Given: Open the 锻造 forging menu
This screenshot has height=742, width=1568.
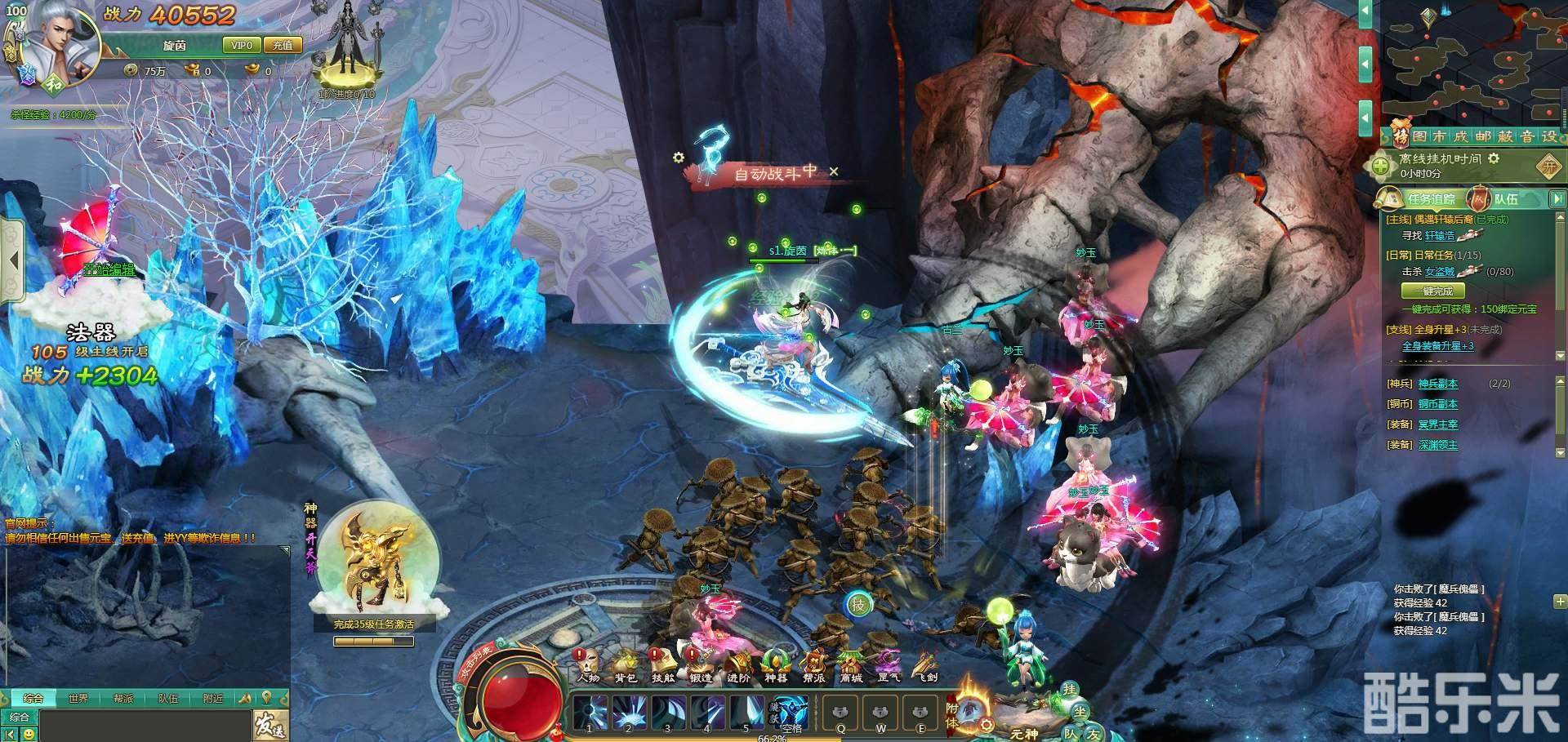Looking at the screenshot, I should point(701,664).
